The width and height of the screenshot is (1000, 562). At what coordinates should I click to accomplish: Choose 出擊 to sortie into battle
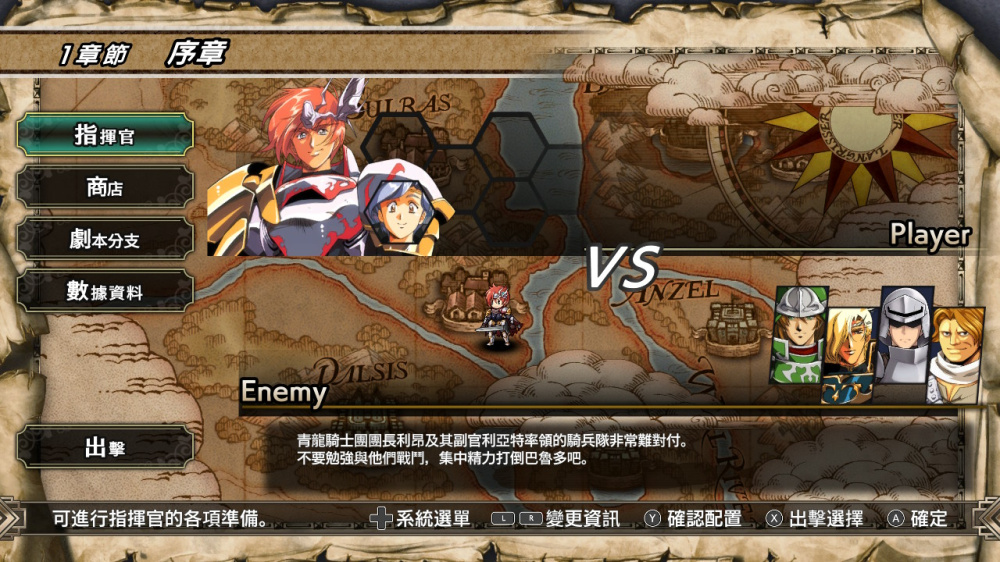tap(105, 447)
